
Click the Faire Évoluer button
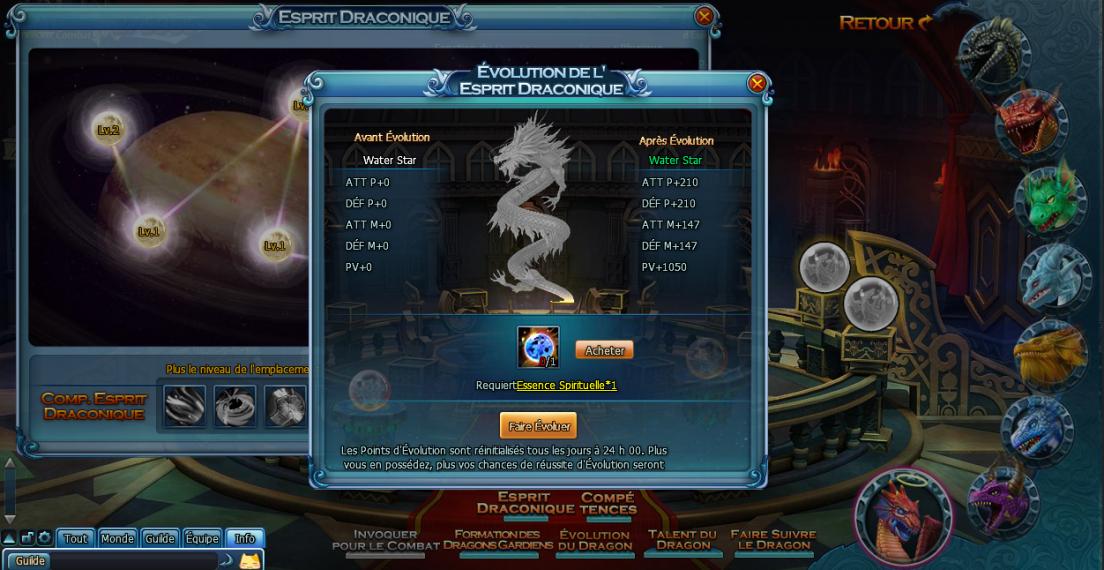538,426
